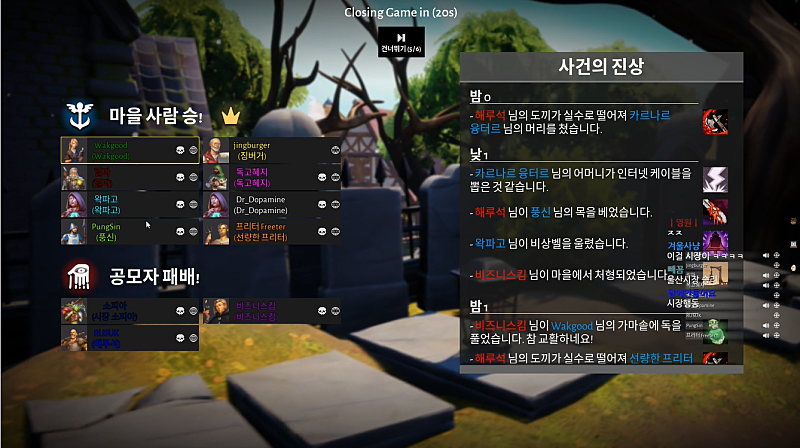Click the skull icon on Dr_Dopamine's row
This screenshot has height=448, width=800.
(x=322, y=204)
